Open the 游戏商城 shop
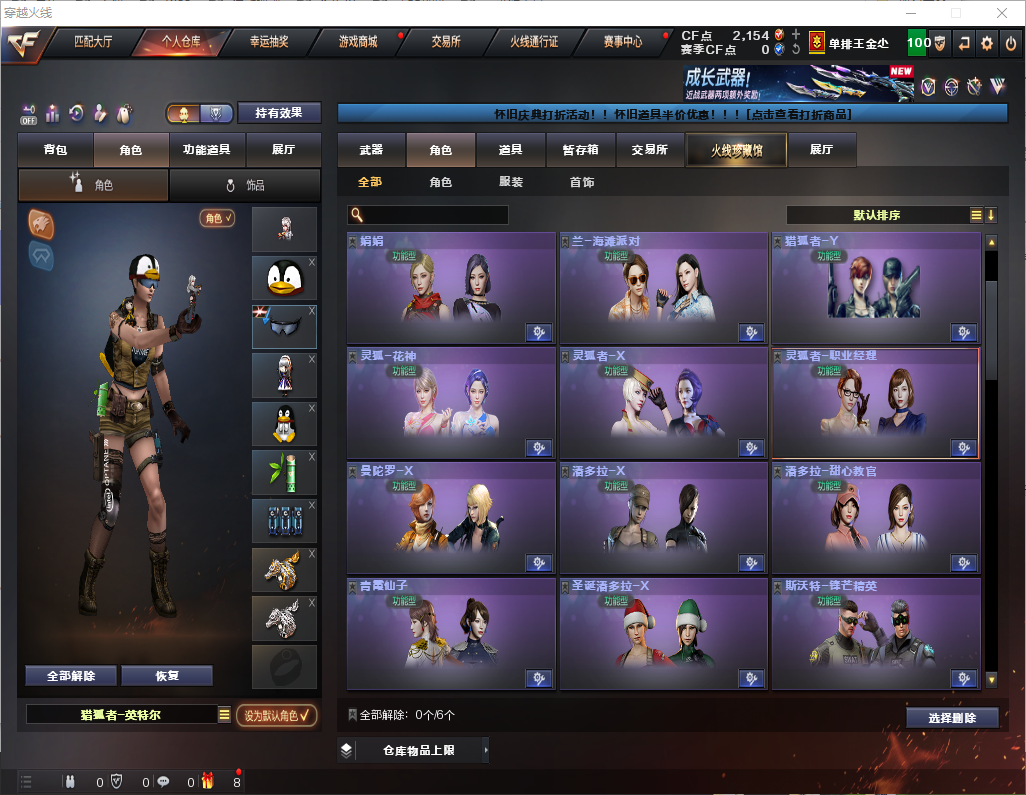The height and width of the screenshot is (795, 1026). [358, 42]
